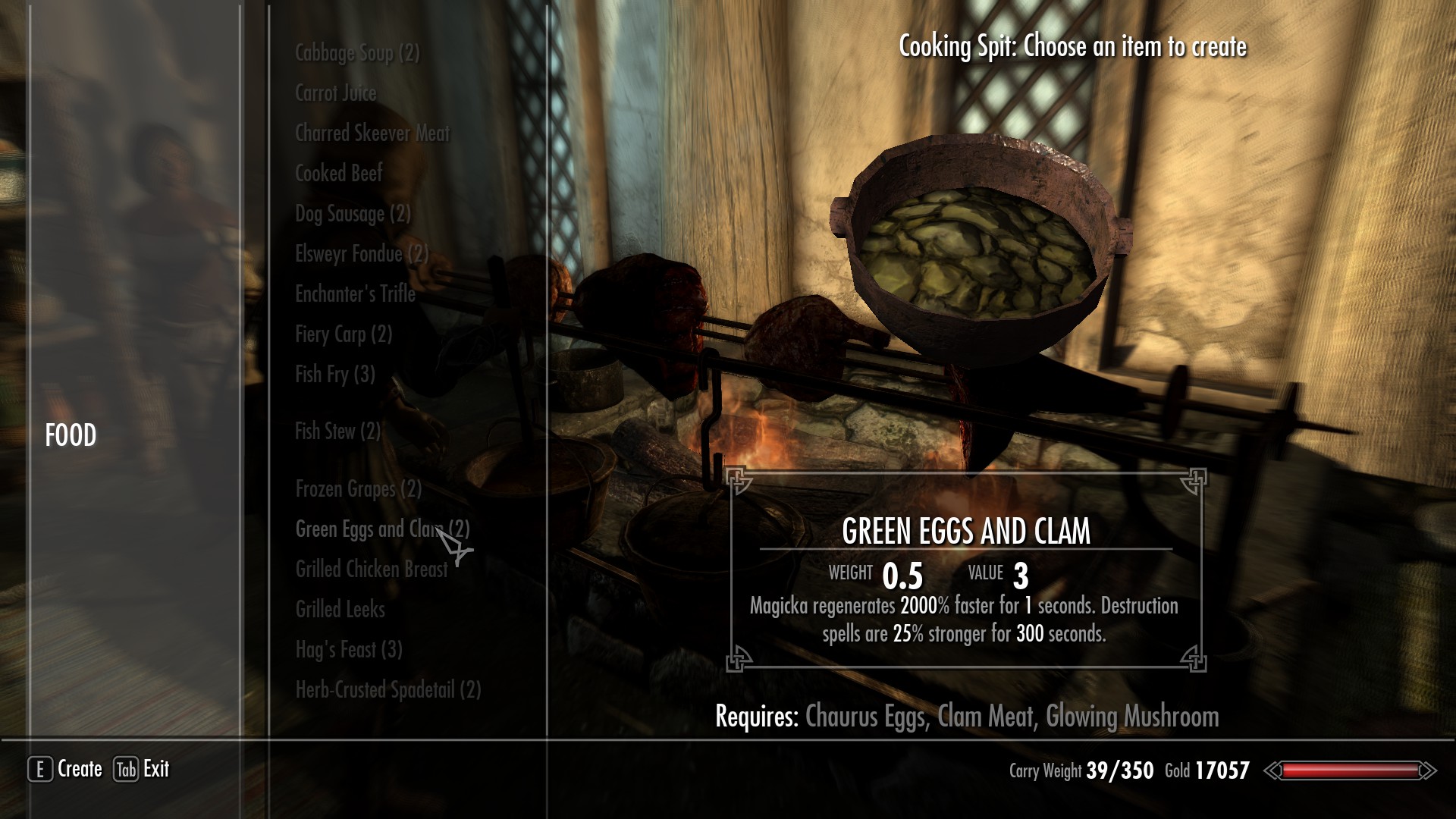Click Create to cook the item
The width and height of the screenshot is (1456, 819).
(x=65, y=769)
